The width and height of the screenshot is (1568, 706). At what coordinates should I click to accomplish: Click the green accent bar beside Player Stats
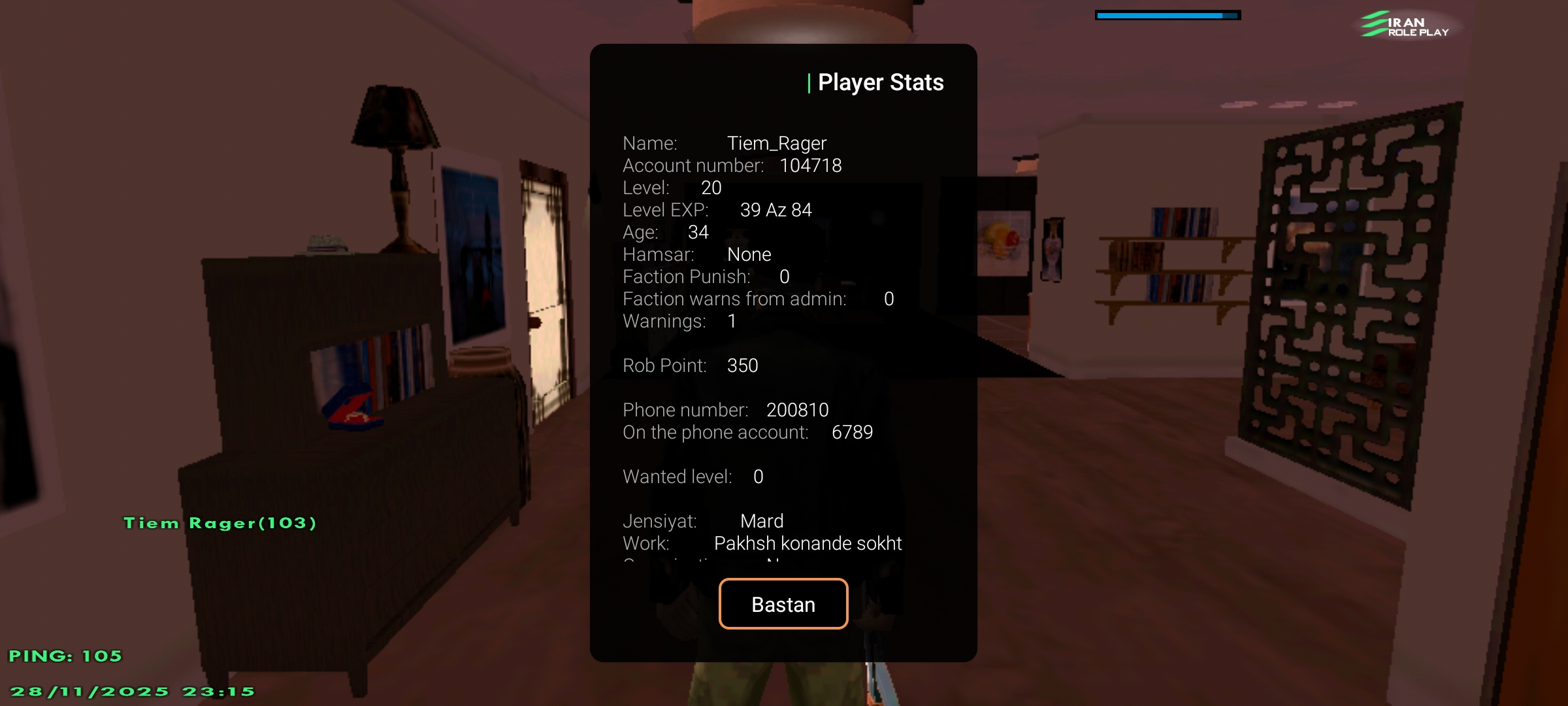(809, 82)
